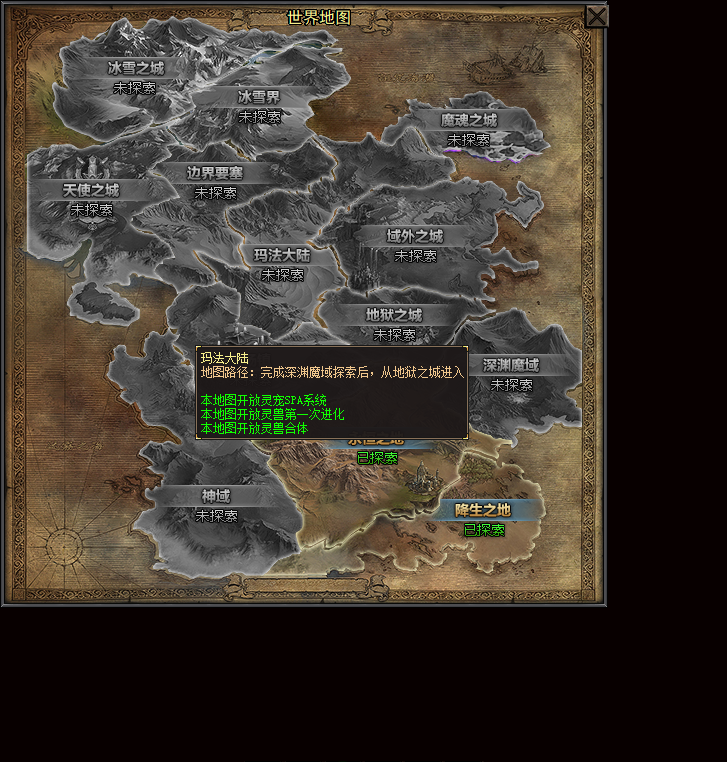The image size is (727, 762).
Task: Select the 神域 region label
Action: pos(216,496)
